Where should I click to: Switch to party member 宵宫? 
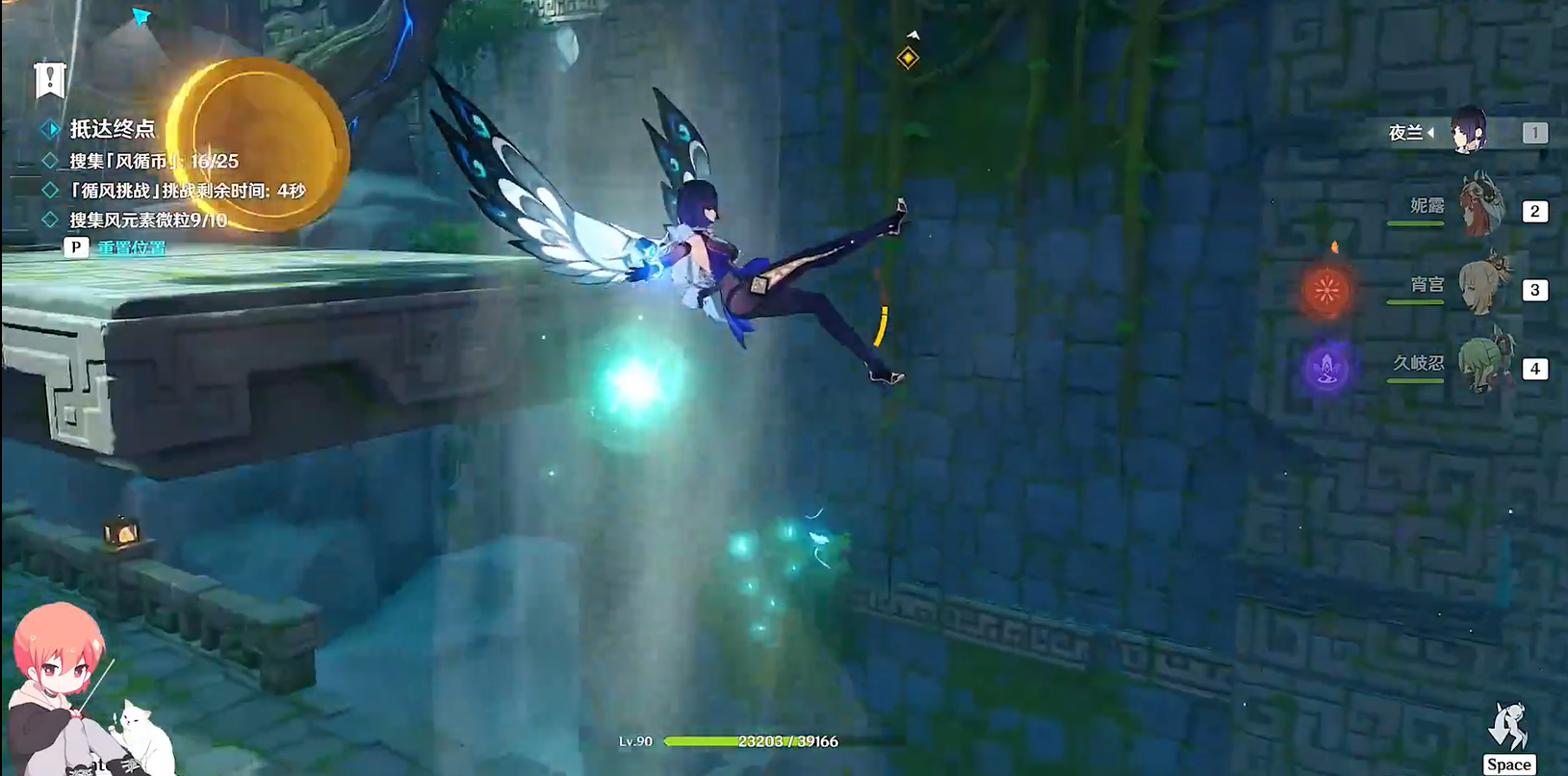pyautogui.click(x=1480, y=286)
